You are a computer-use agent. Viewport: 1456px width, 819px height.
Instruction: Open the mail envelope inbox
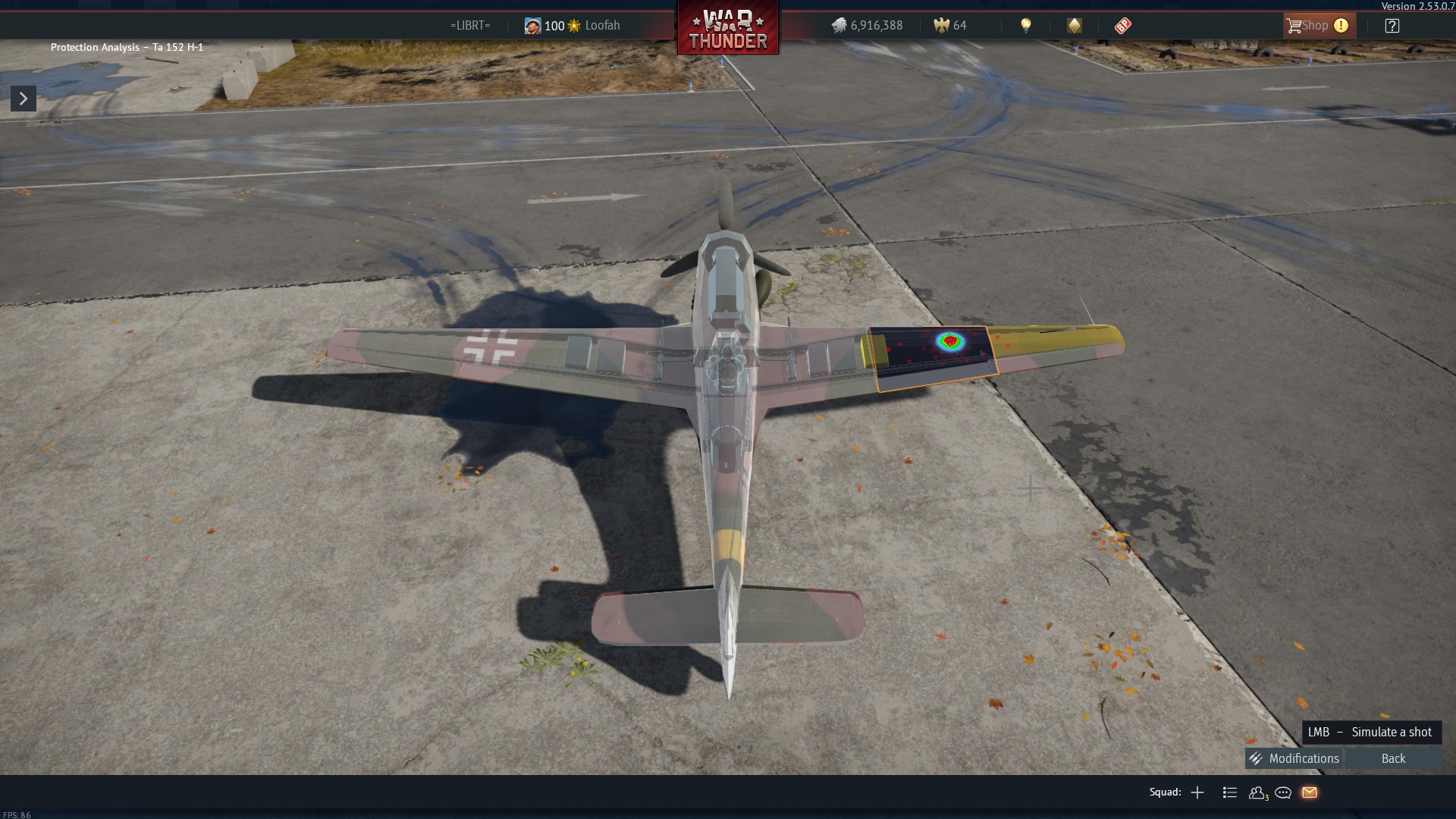point(1310,792)
